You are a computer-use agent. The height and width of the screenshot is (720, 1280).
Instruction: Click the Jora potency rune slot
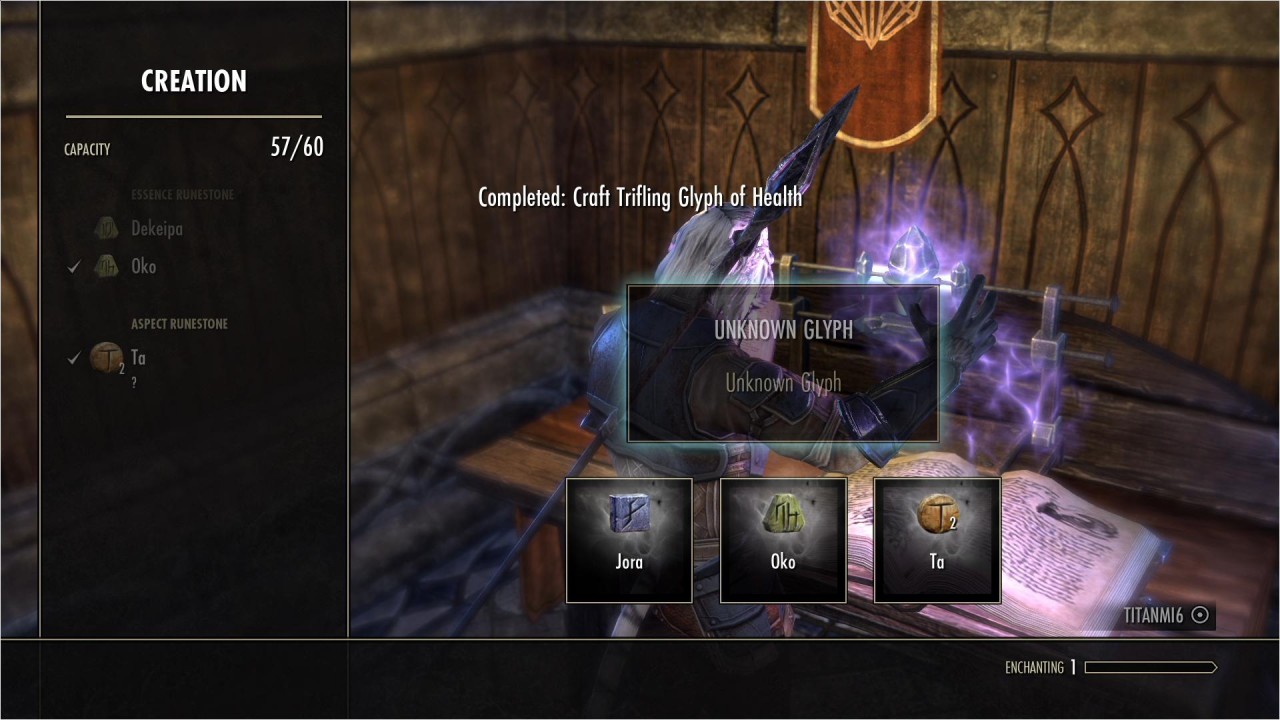point(629,540)
